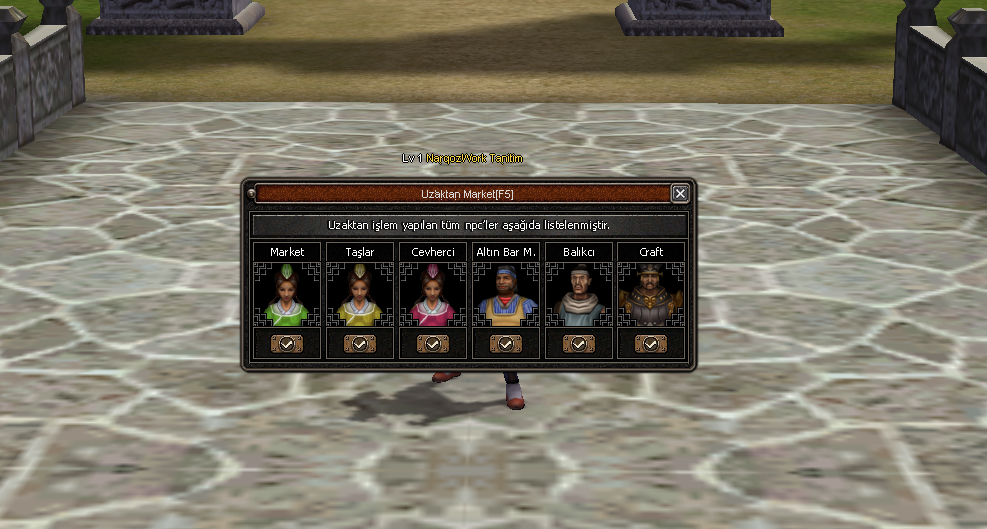Confirm the Market NPC checkmark button
This screenshot has width=987, height=529.
click(287, 343)
